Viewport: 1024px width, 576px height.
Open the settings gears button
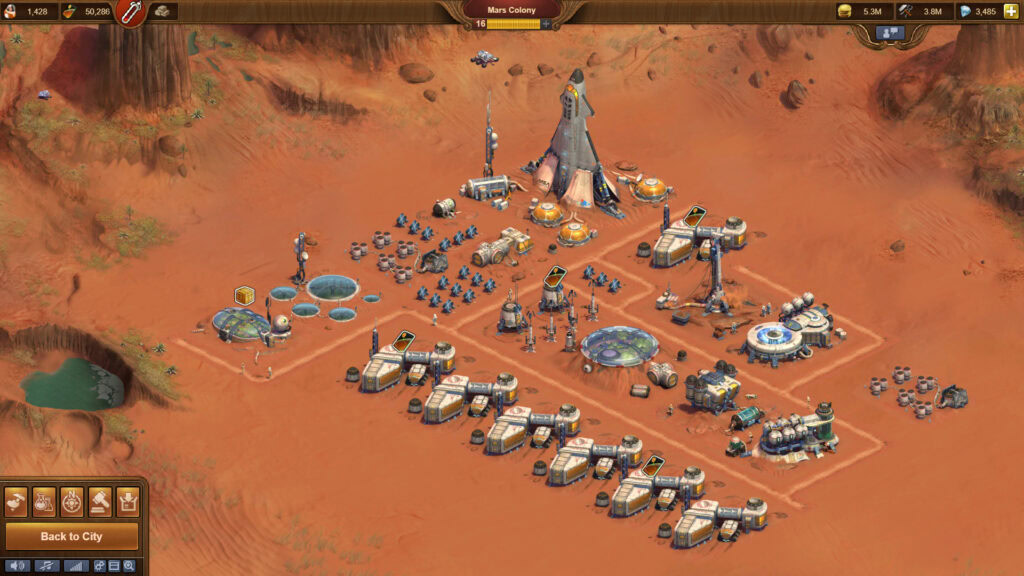pyautogui.click(x=100, y=566)
